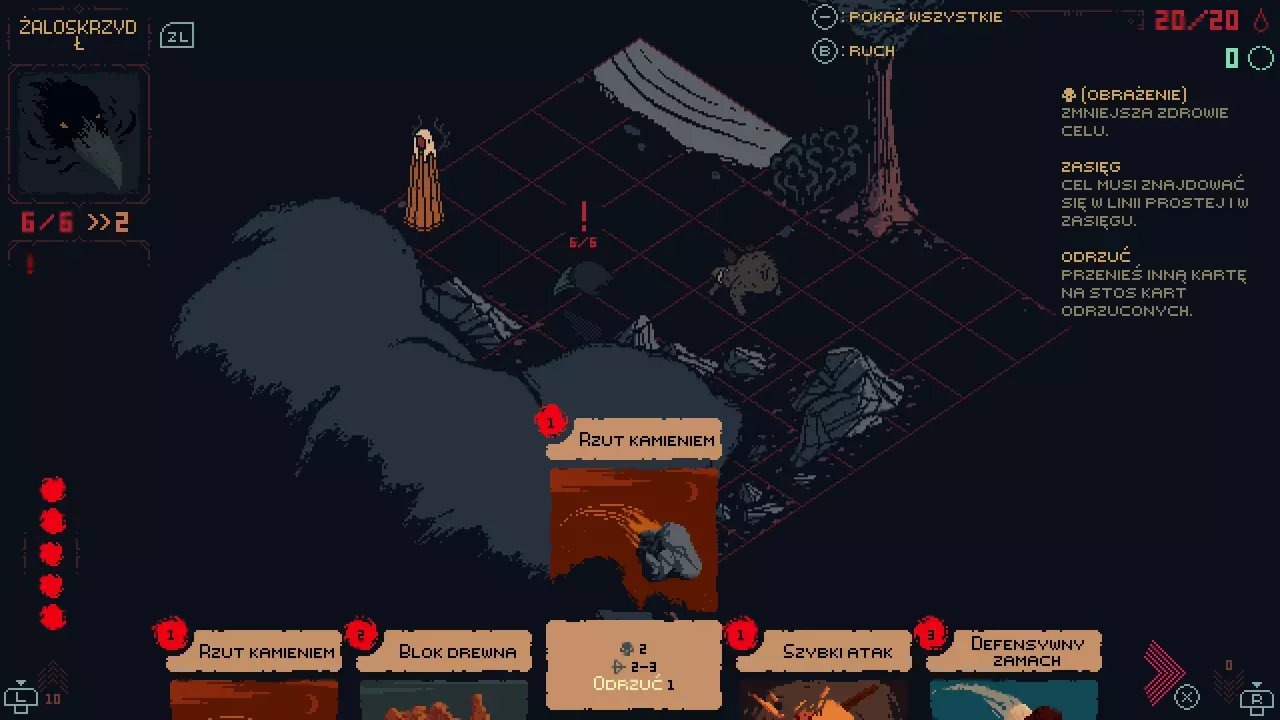Open the Żałoskrzydł raven portrait

(x=79, y=135)
